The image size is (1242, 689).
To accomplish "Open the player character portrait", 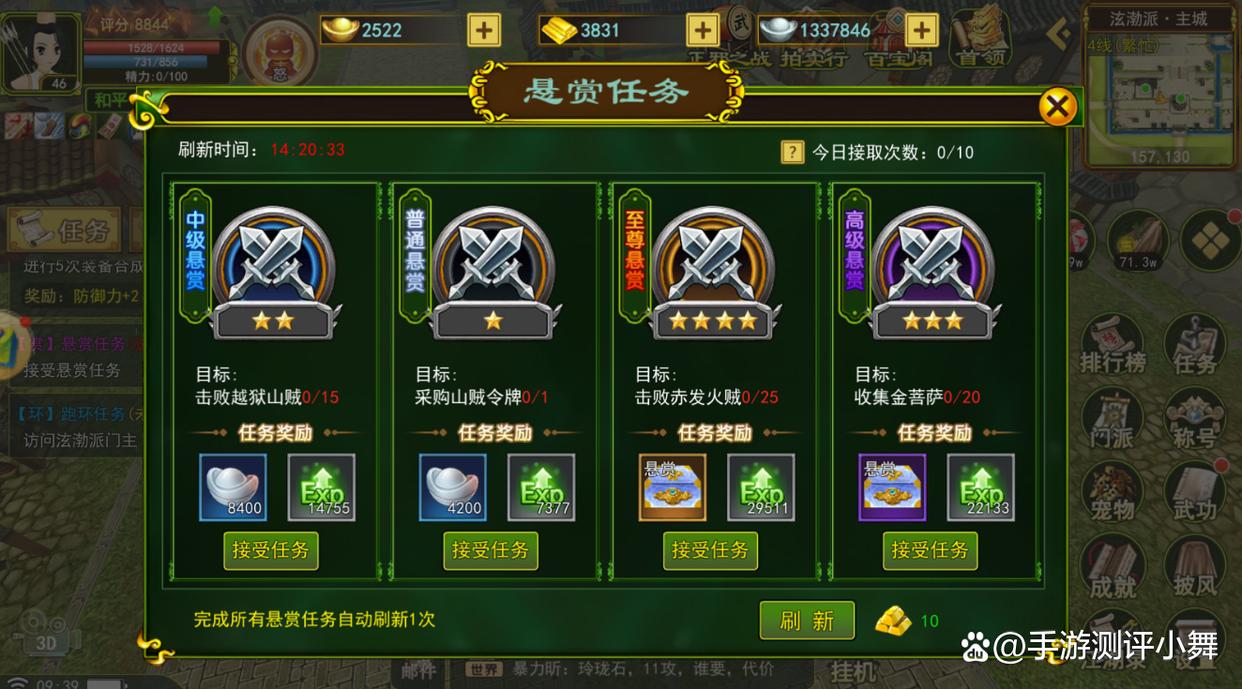I will pos(40,50).
